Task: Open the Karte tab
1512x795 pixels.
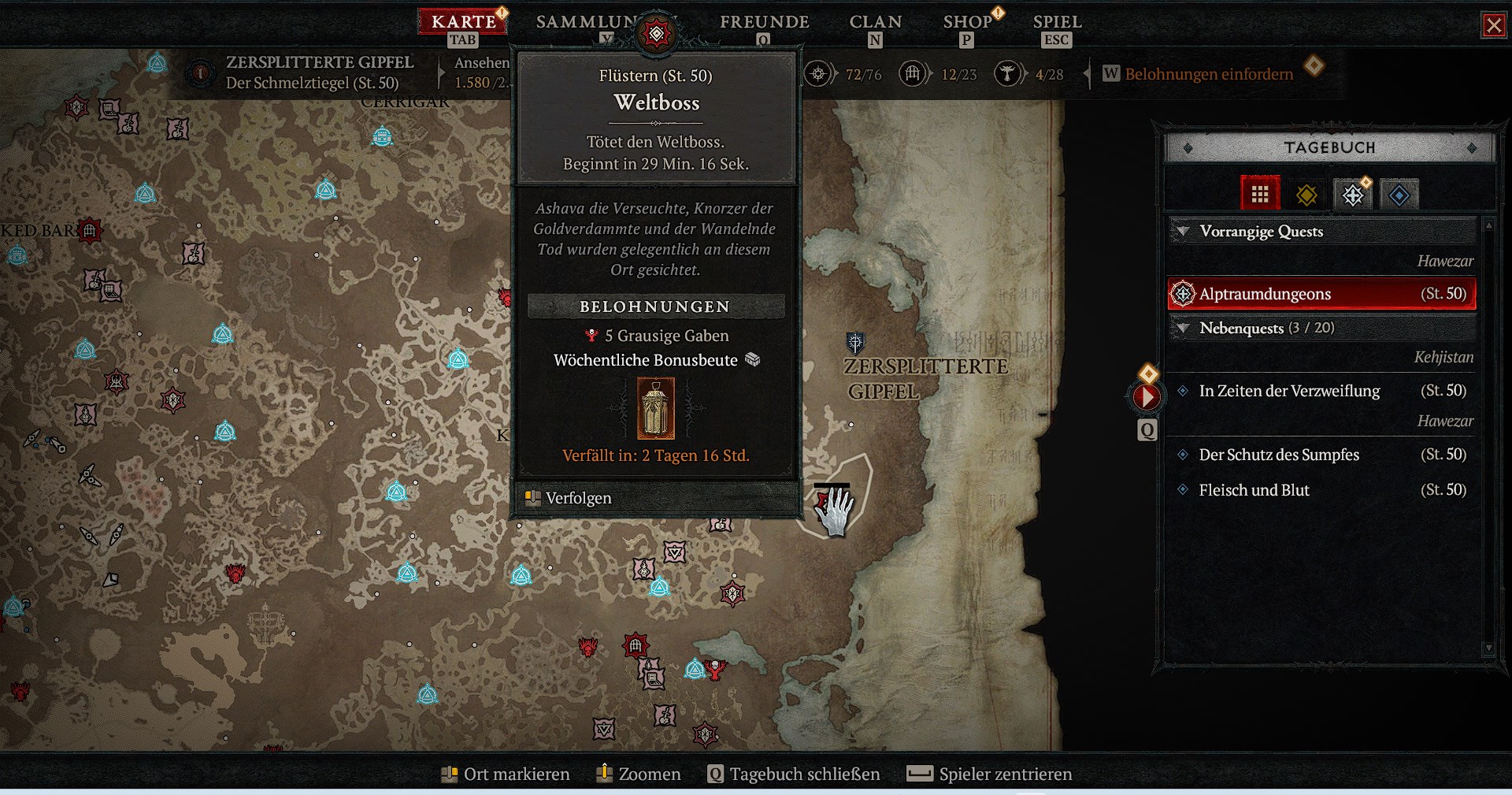Action: click(x=463, y=22)
